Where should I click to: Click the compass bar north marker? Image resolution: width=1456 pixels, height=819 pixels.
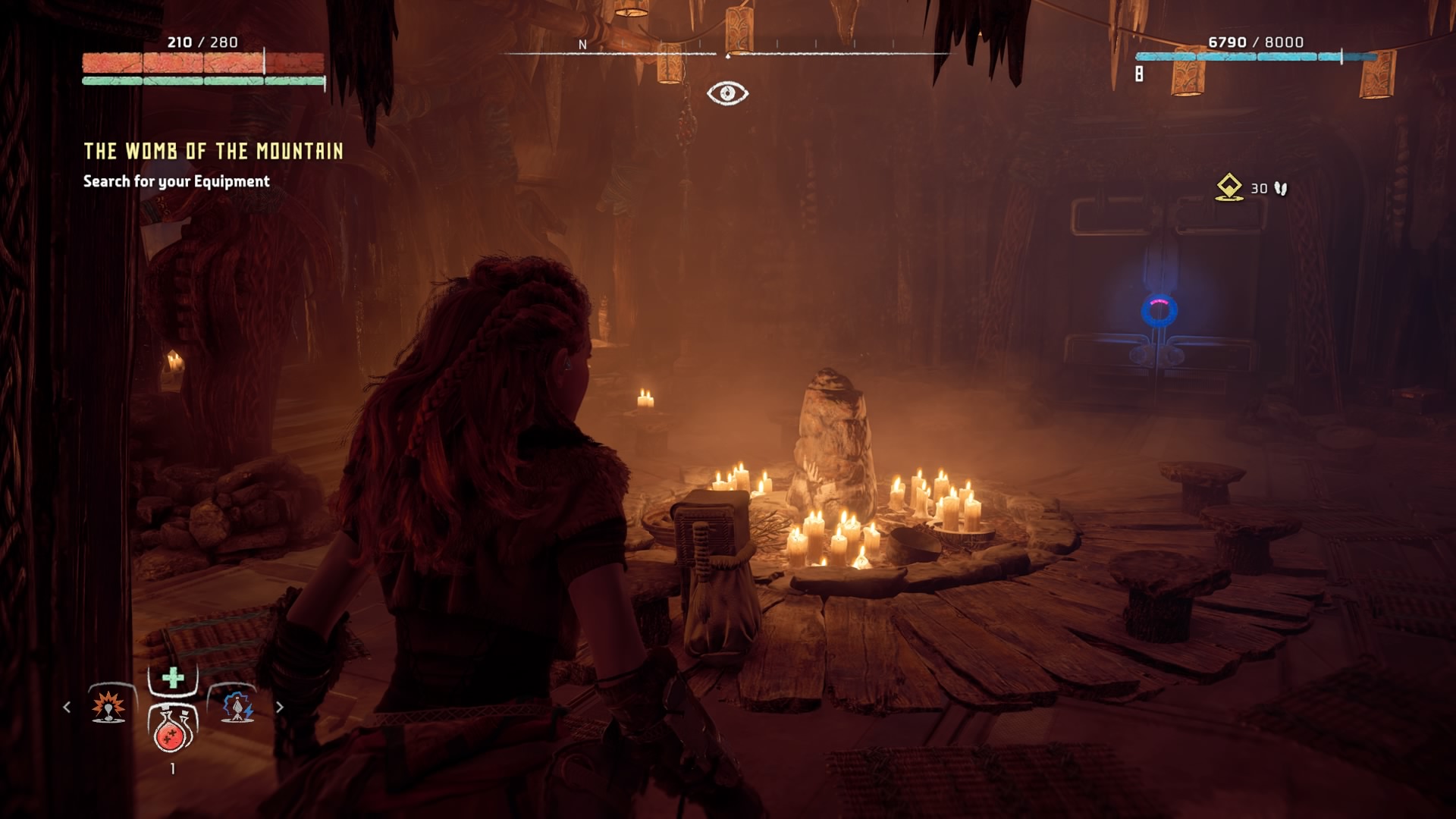point(582,45)
